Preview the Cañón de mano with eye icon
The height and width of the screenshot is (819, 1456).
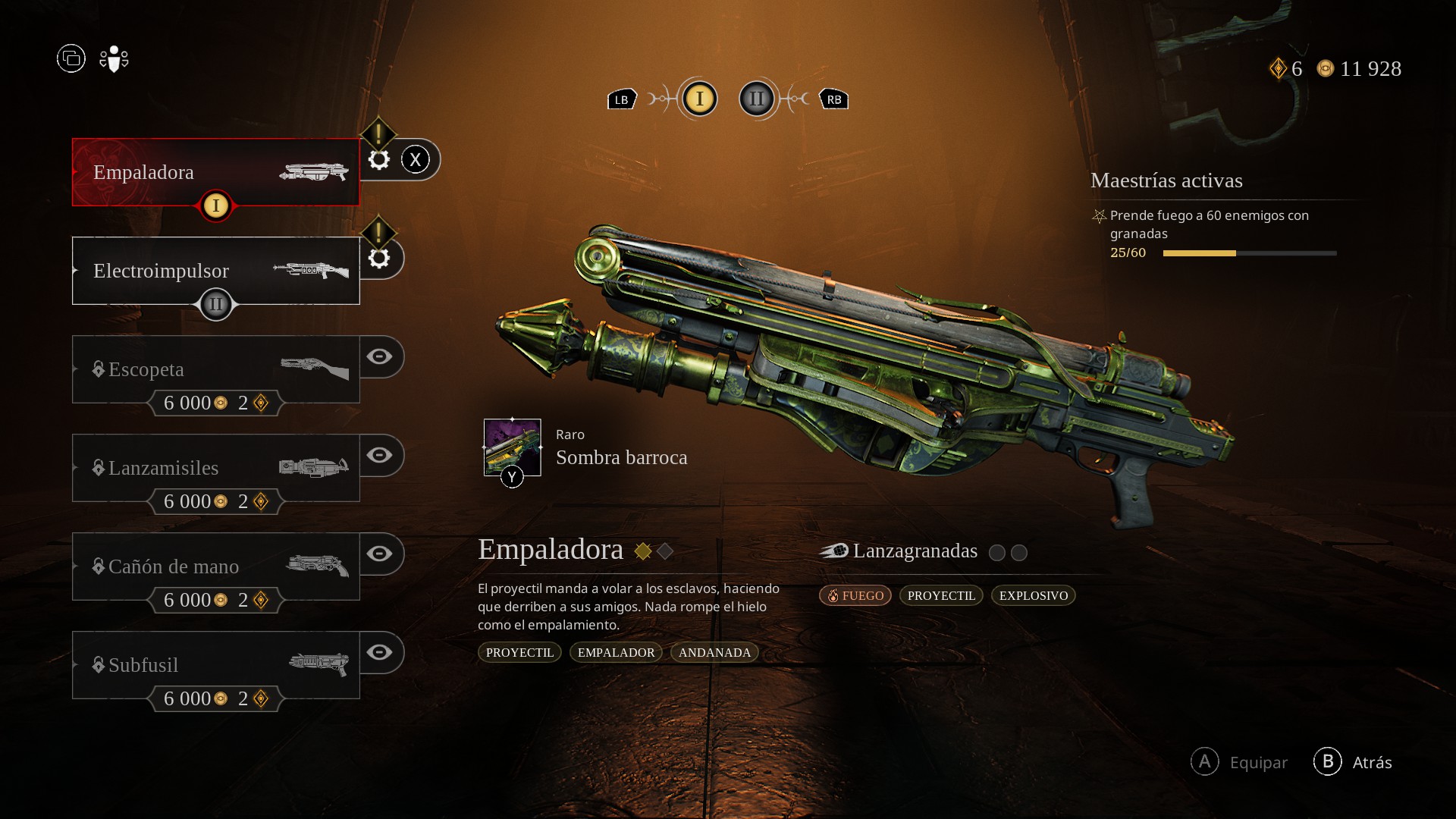pos(379,554)
